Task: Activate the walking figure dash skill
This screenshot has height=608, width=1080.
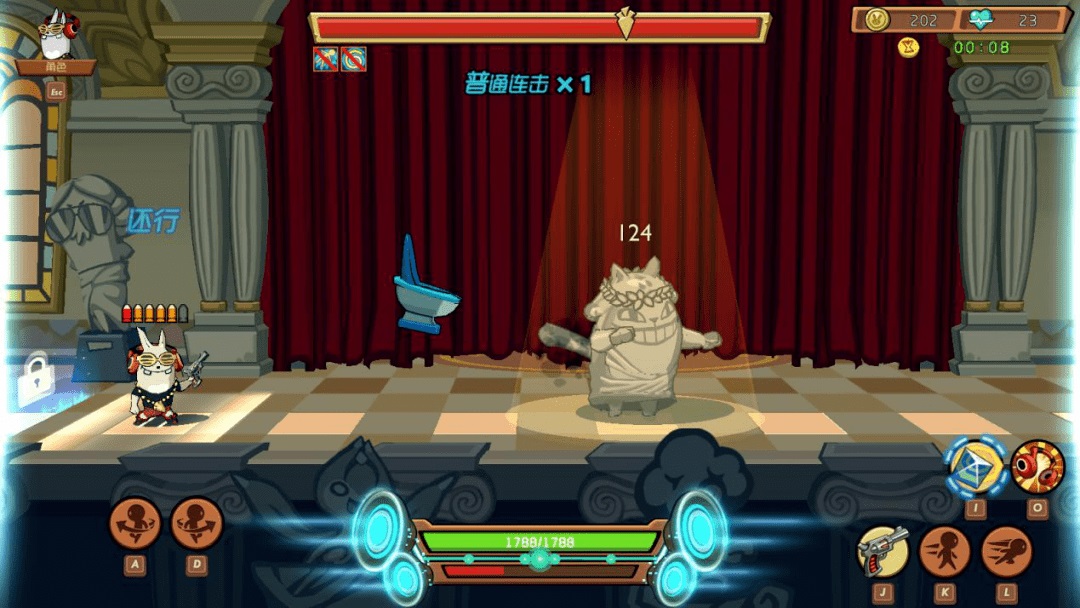Action: 944,551
